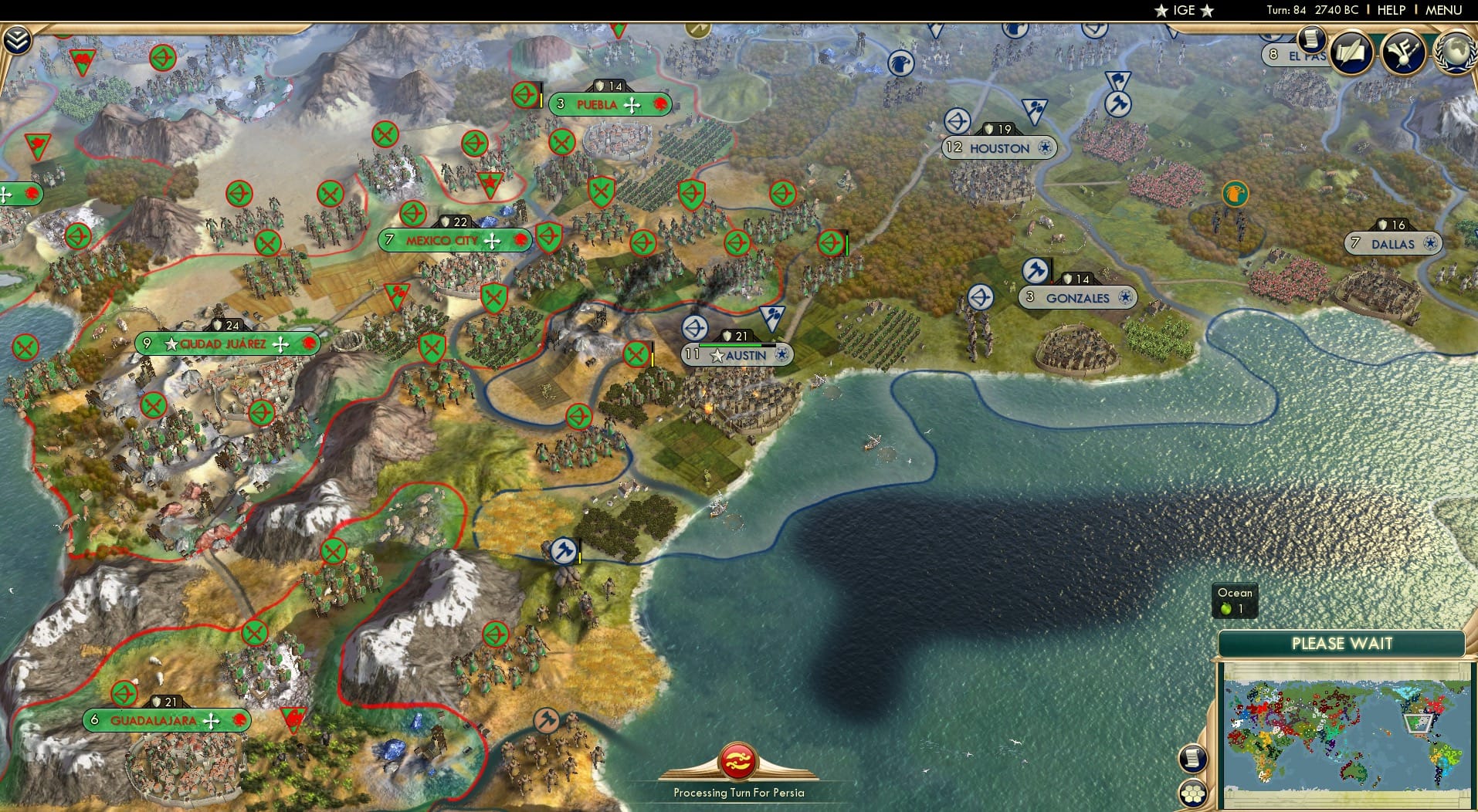Click the Gonzales city banner
The width and height of the screenshot is (1478, 812).
click(x=1078, y=297)
